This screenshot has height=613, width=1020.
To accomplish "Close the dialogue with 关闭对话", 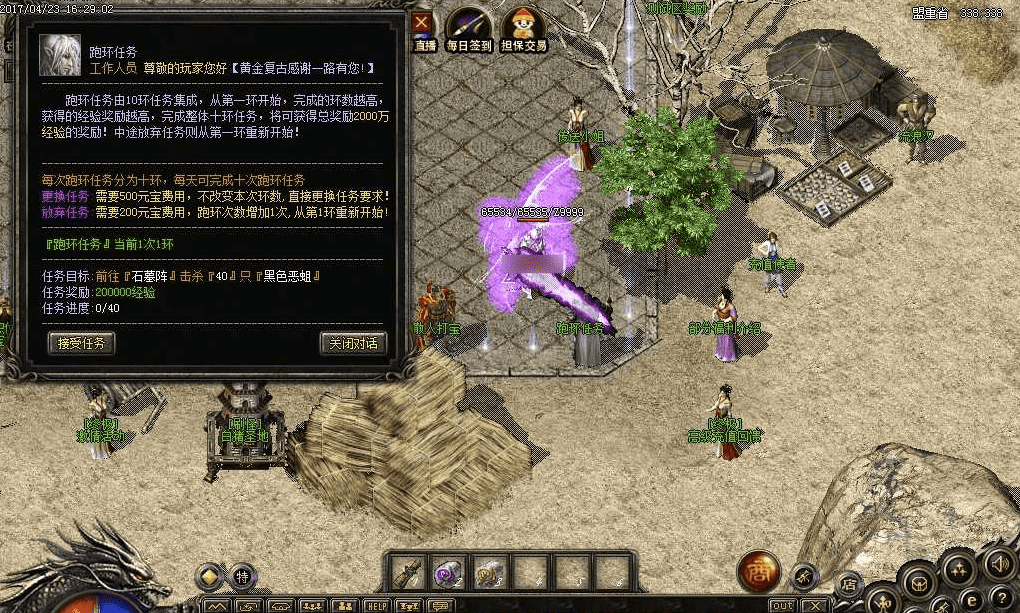I will click(x=353, y=343).
